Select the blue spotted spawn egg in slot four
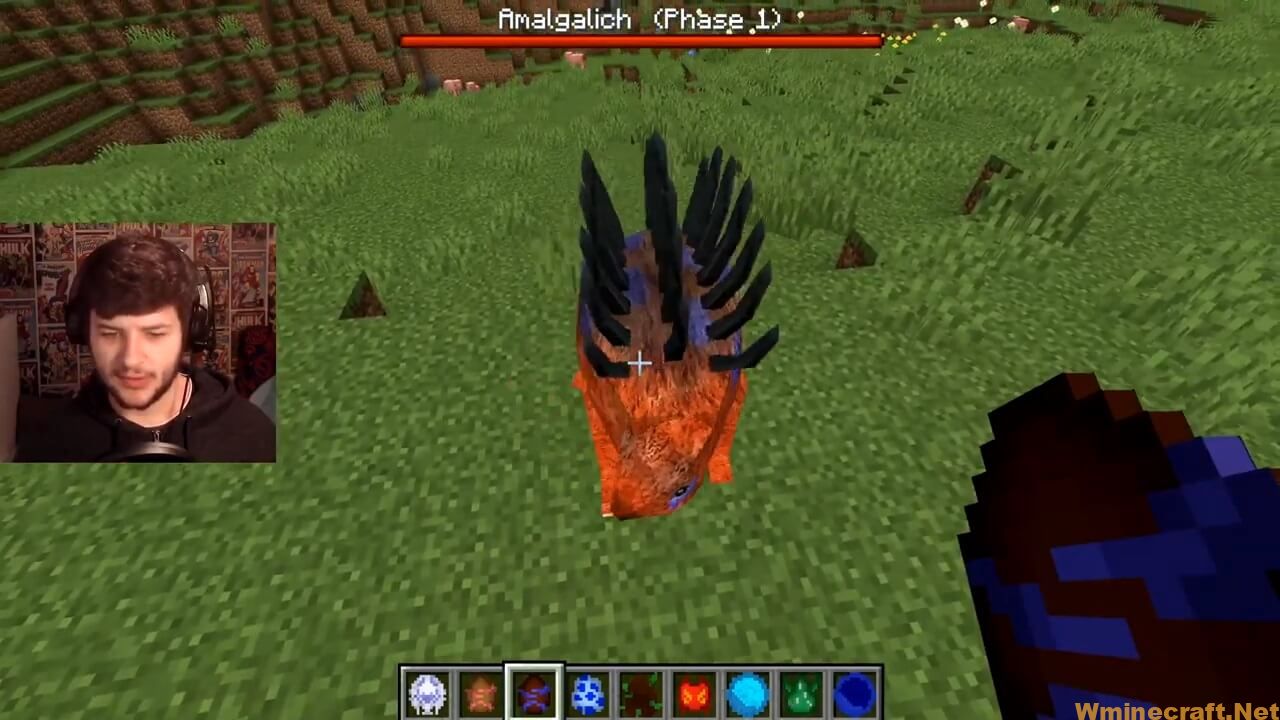This screenshot has height=720, width=1280. pos(585,692)
